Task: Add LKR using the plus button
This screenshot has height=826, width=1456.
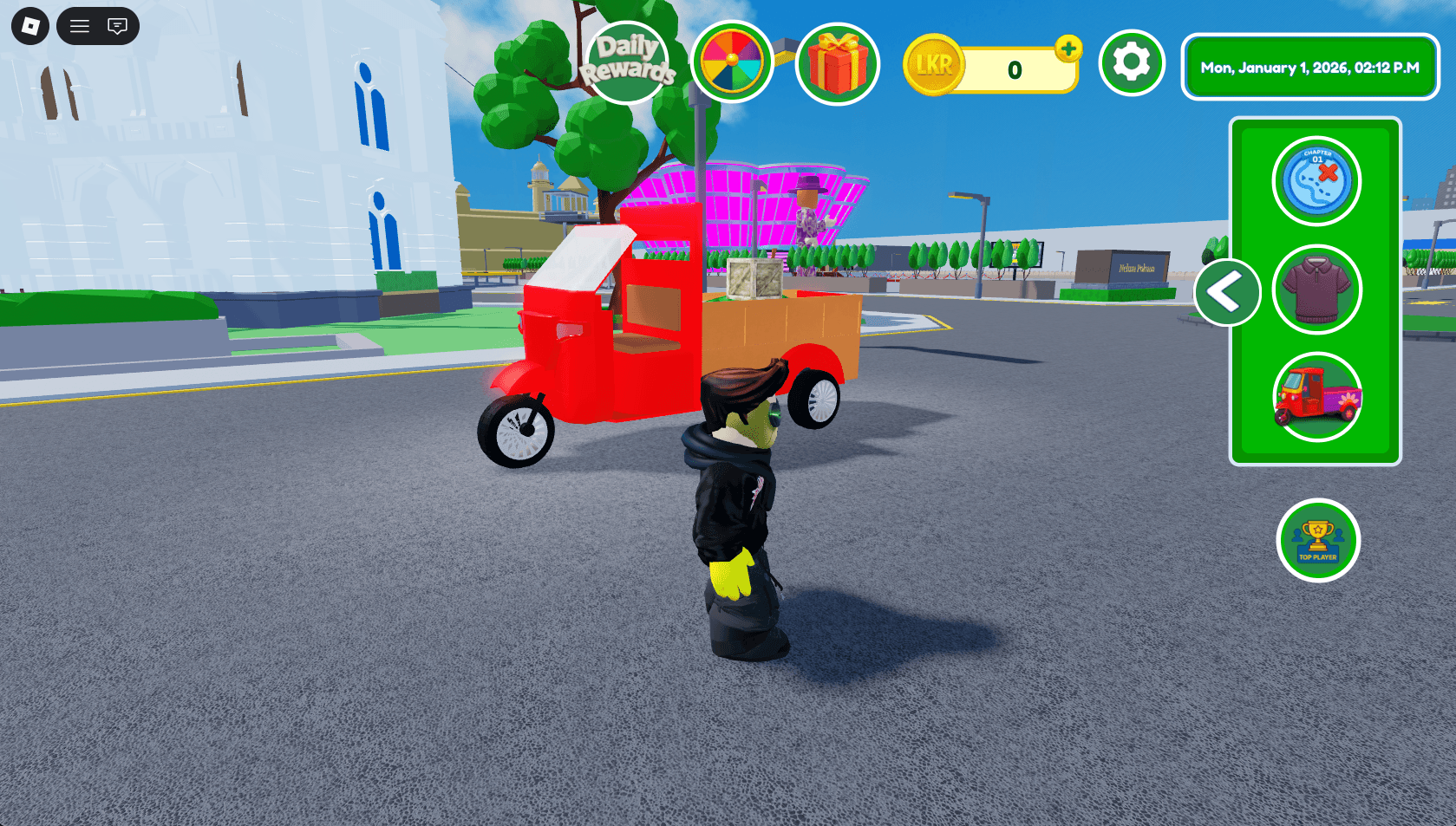Action: [1069, 49]
